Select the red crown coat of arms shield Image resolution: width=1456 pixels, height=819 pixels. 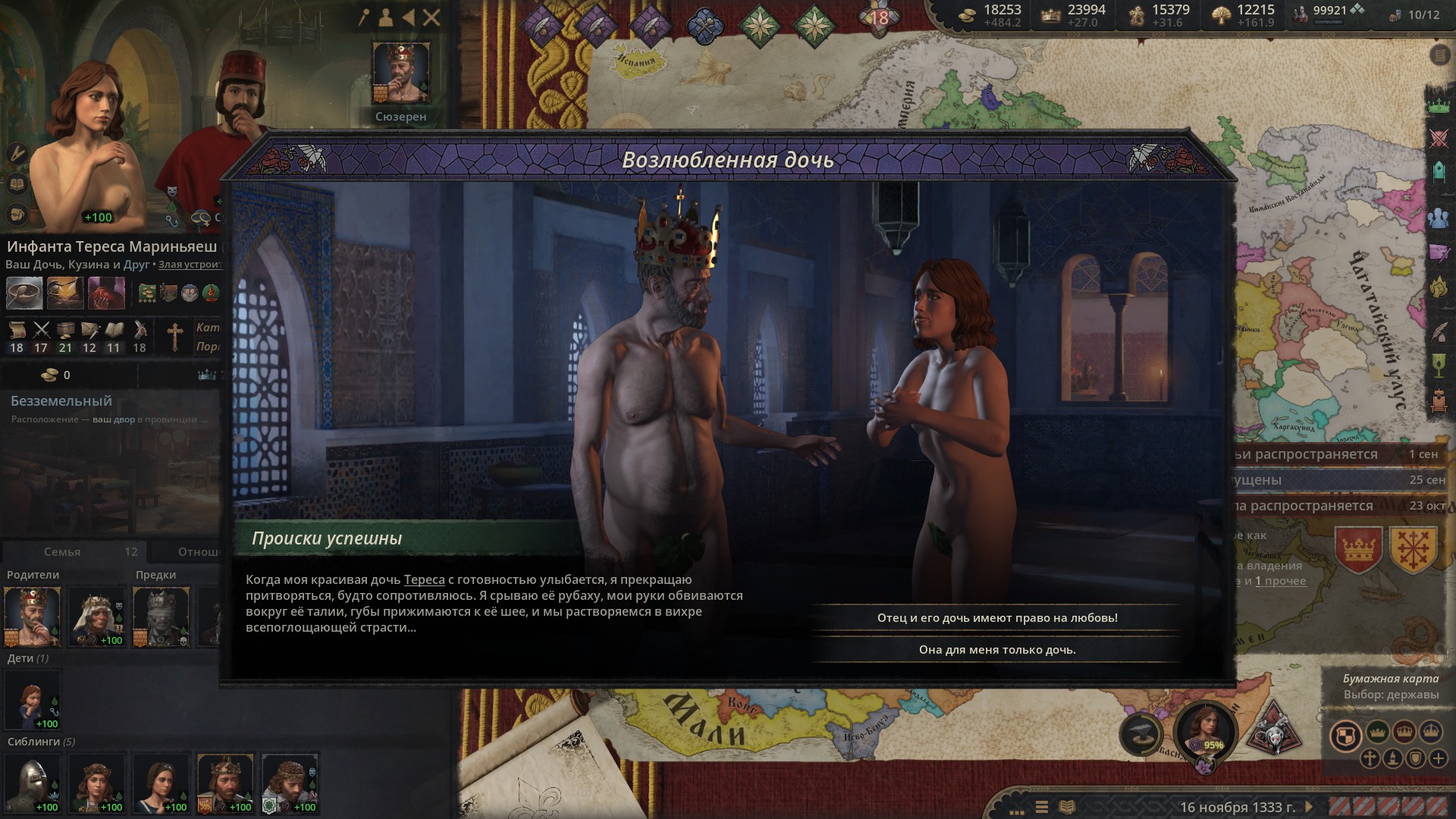tap(1358, 548)
